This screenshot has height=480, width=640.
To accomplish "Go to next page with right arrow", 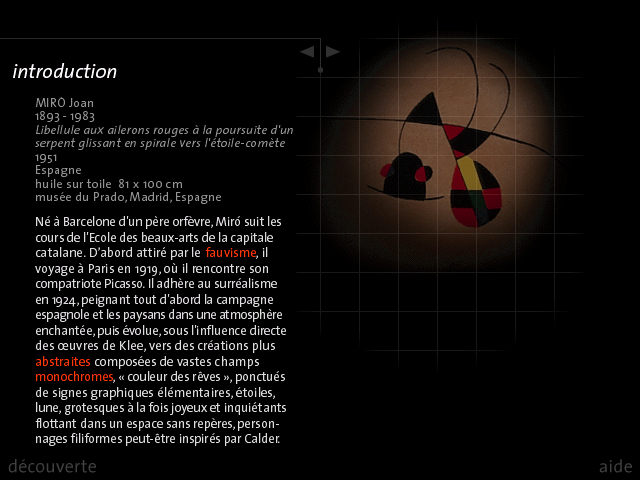I will pyautogui.click(x=333, y=51).
